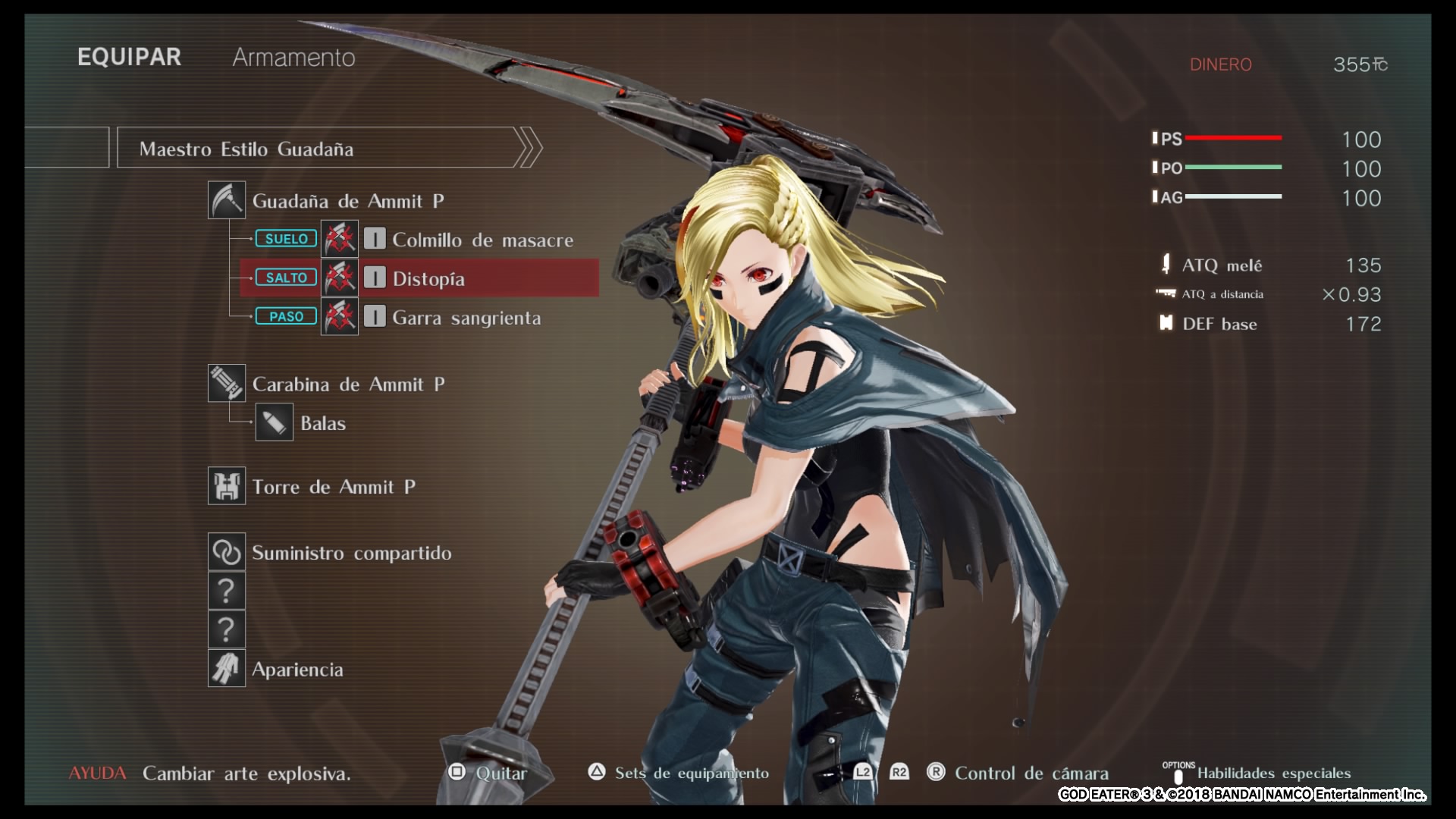Screen dimensions: 1456x819
Task: Click the scythe icon beside Guadaña de Ammit P
Action: coord(227,200)
